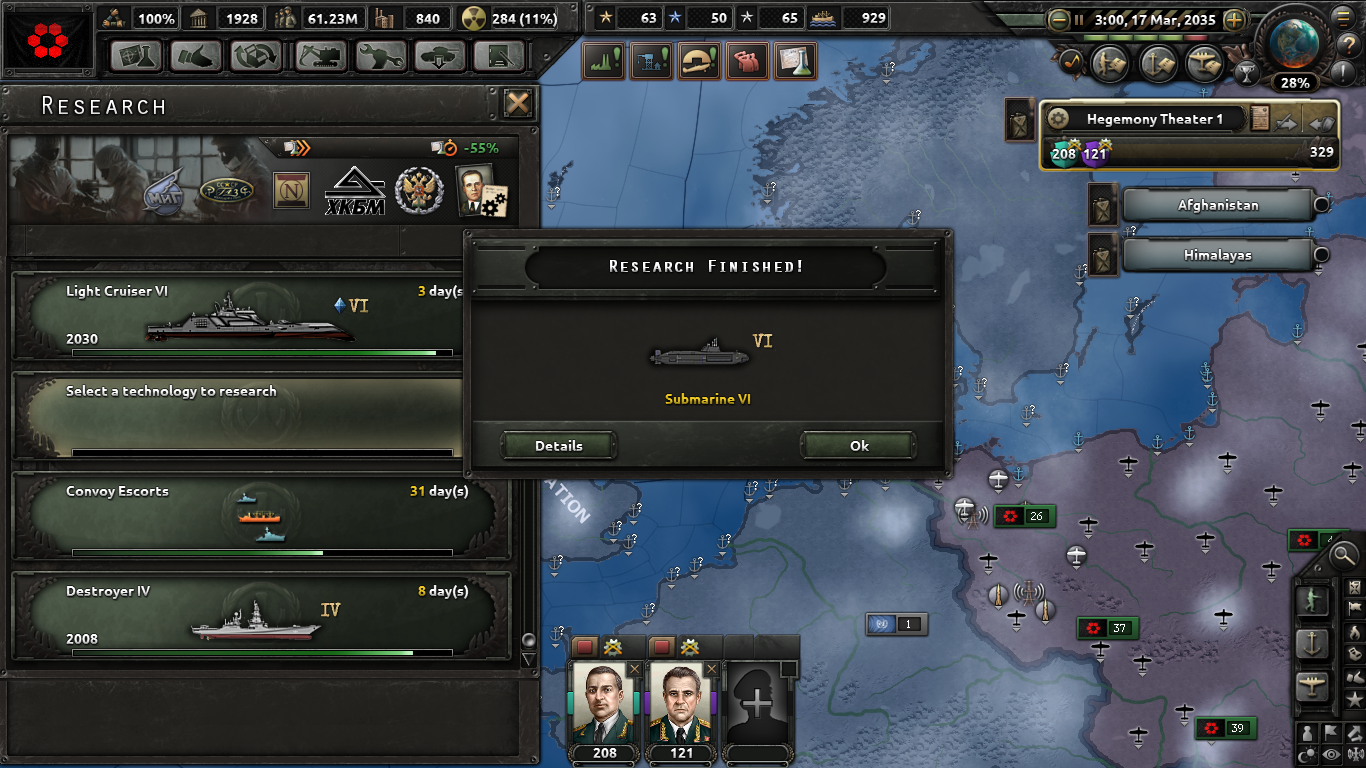Open the Deployment tank icon menu
This screenshot has width=1366, height=768.
(x=440, y=56)
